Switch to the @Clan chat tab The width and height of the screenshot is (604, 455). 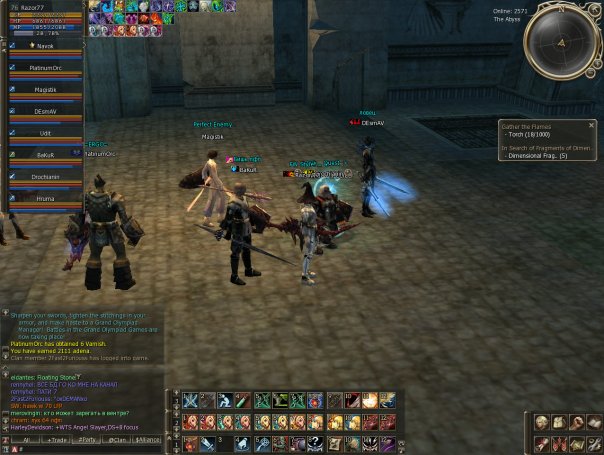point(118,439)
